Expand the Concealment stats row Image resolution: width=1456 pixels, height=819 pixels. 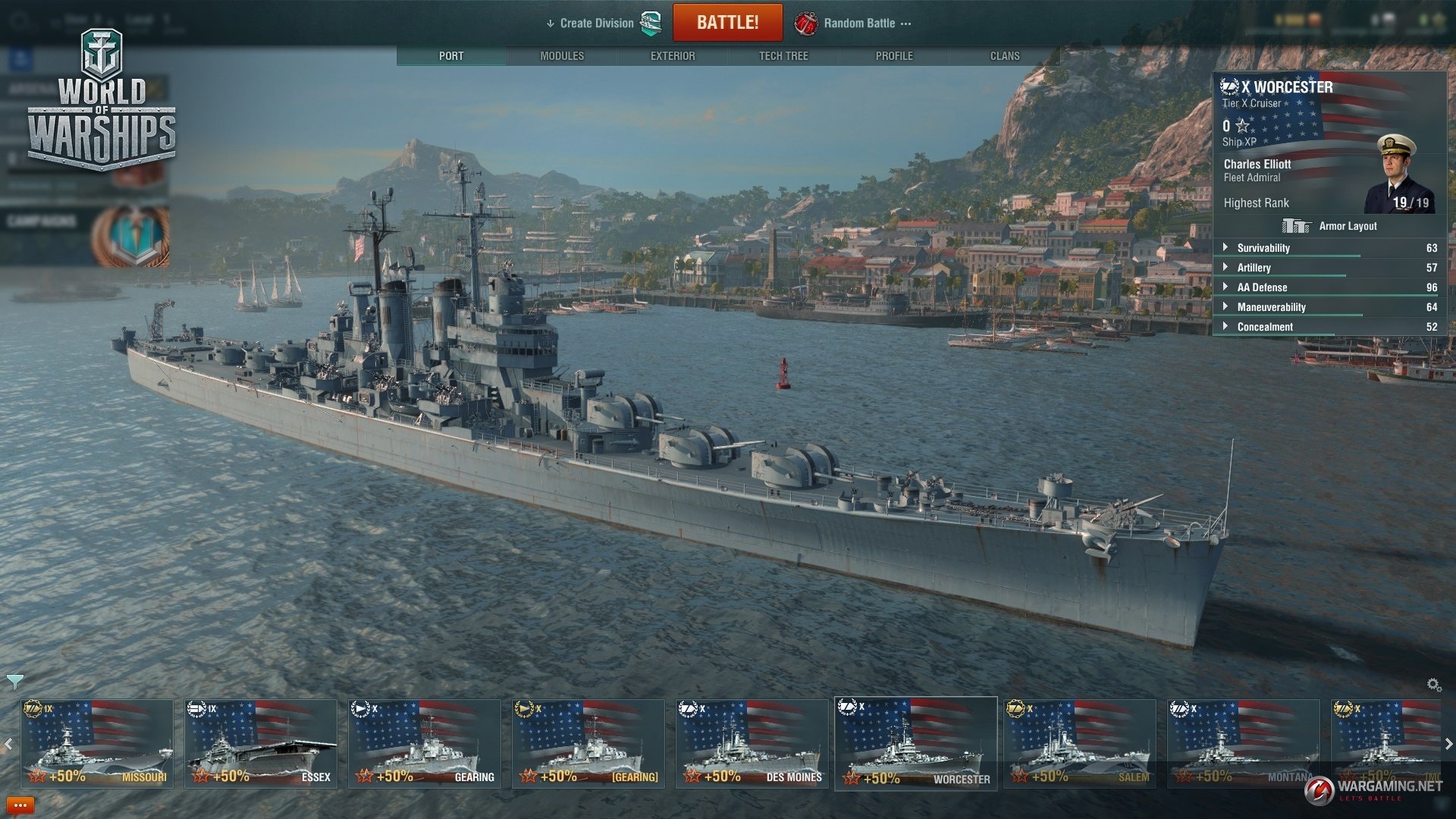pyautogui.click(x=1265, y=327)
